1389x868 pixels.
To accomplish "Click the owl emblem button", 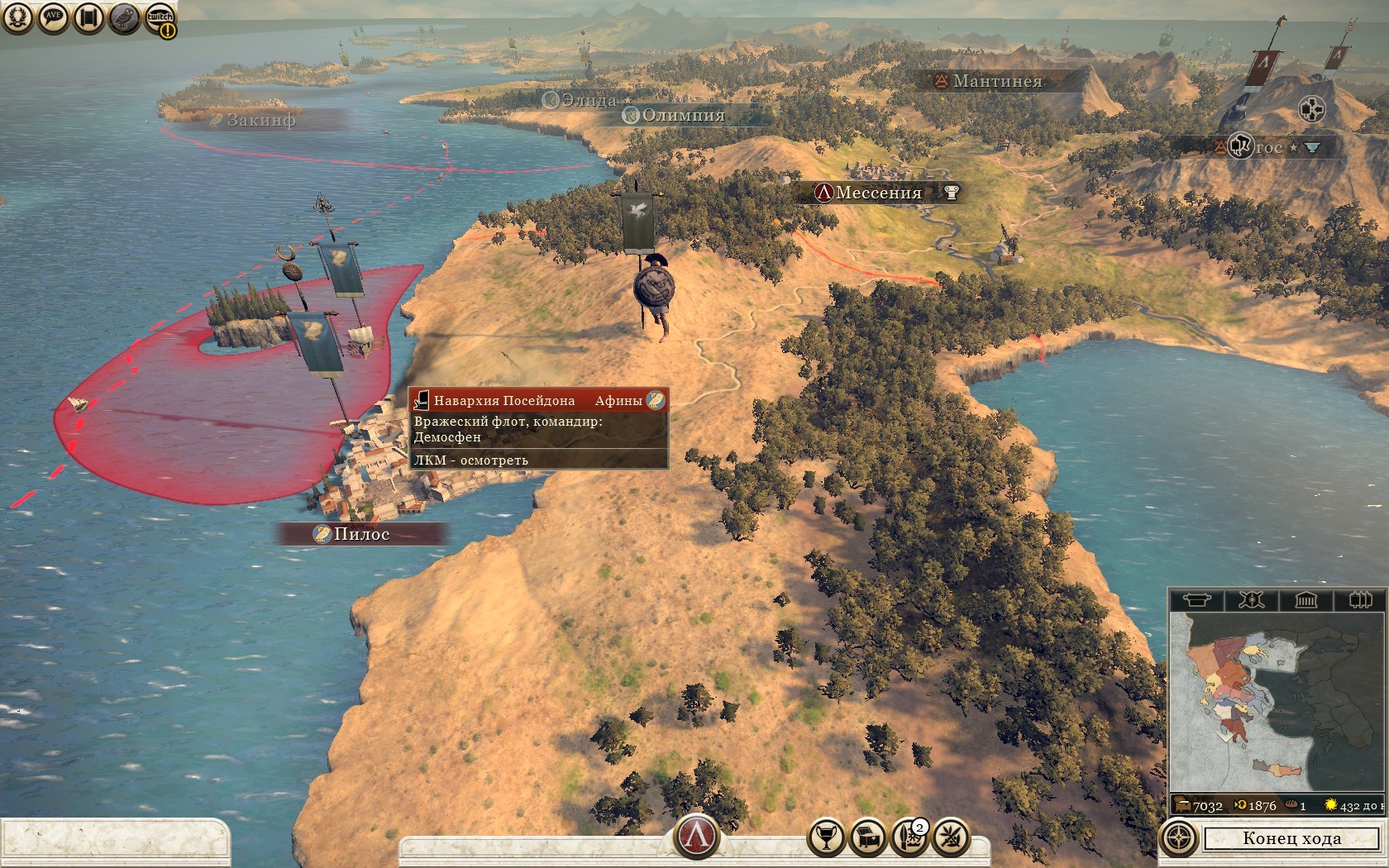I will click(x=124, y=17).
